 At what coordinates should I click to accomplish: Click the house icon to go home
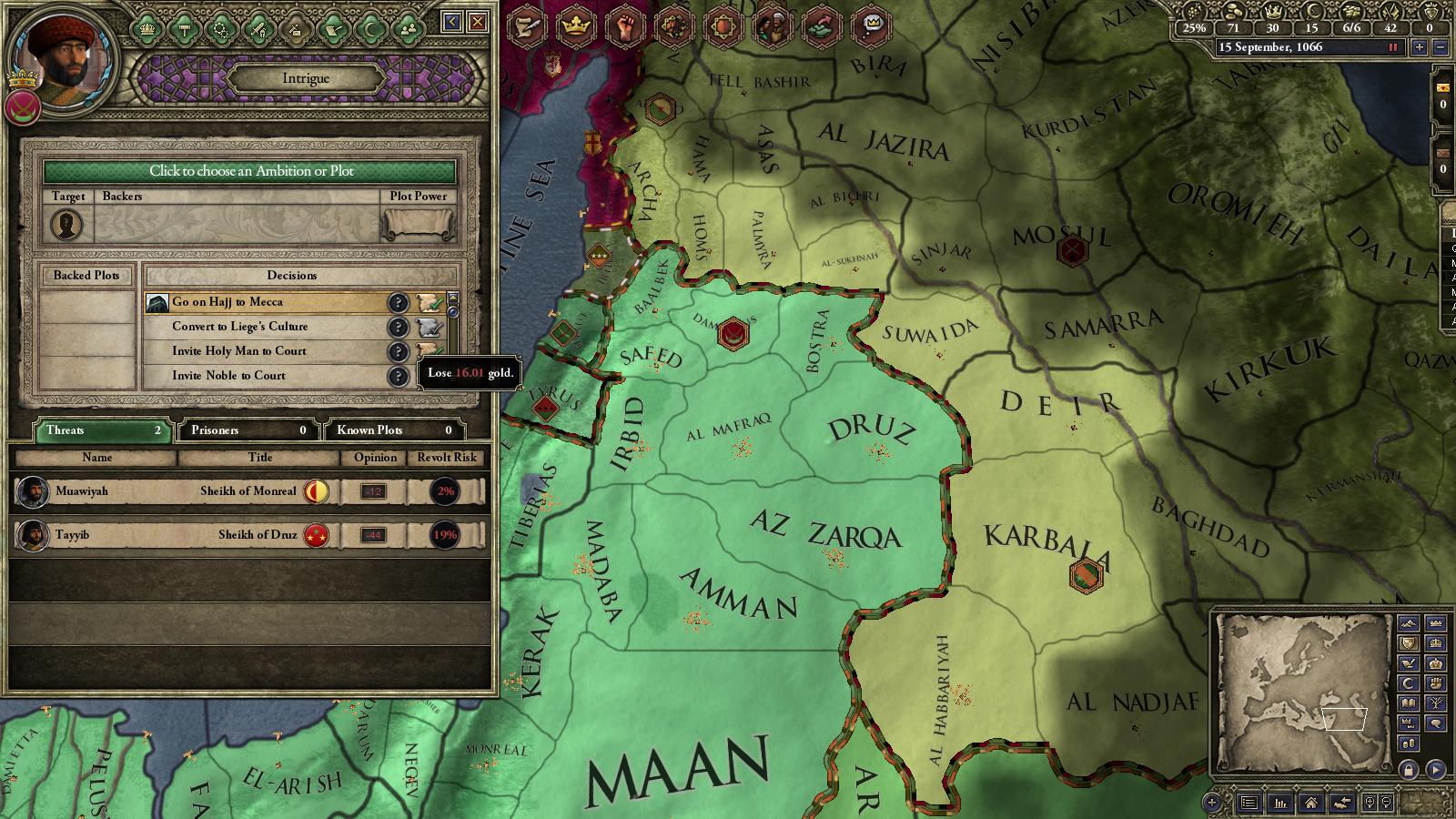1310,803
